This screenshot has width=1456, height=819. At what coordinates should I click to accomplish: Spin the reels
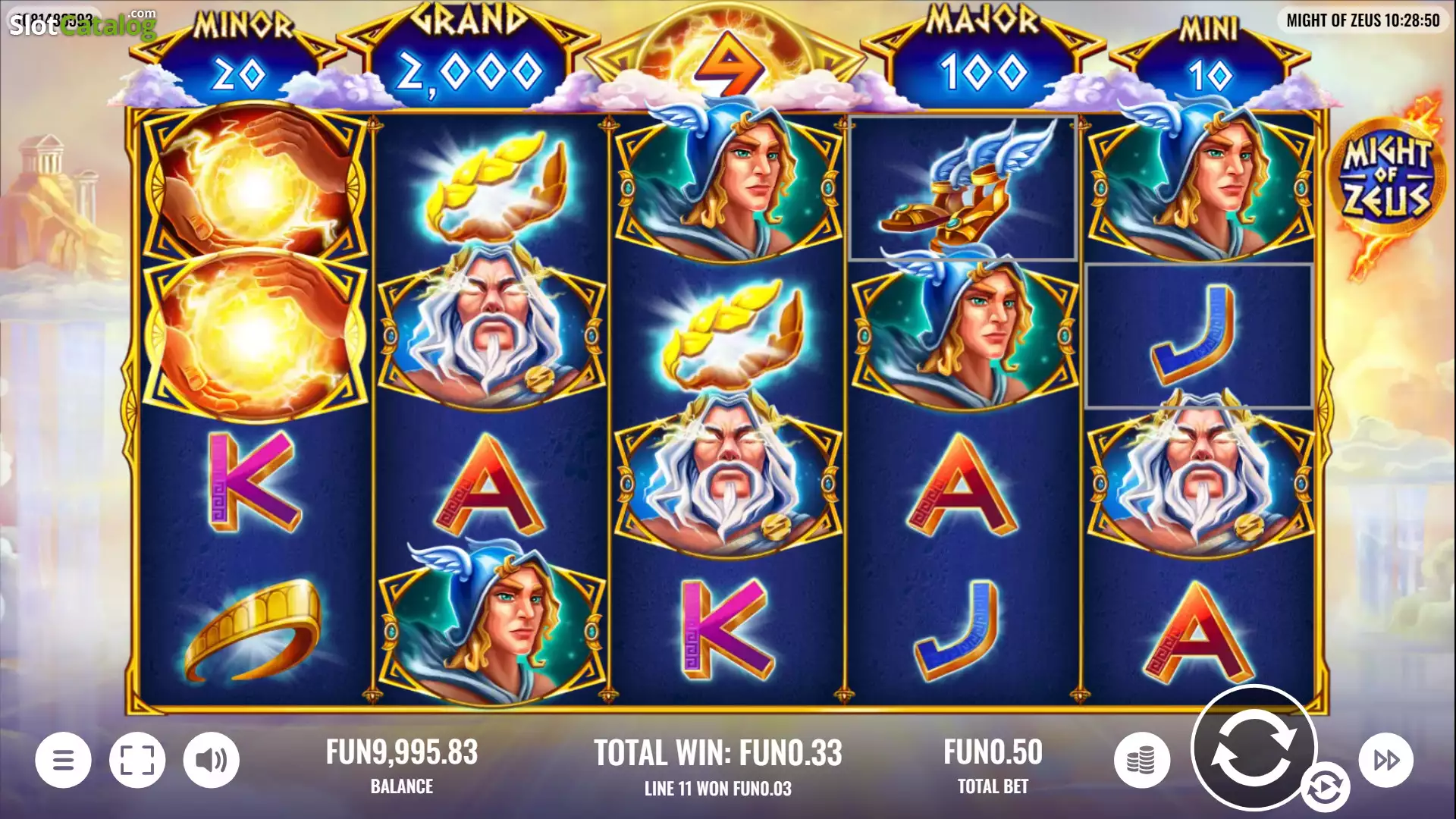click(x=1253, y=747)
